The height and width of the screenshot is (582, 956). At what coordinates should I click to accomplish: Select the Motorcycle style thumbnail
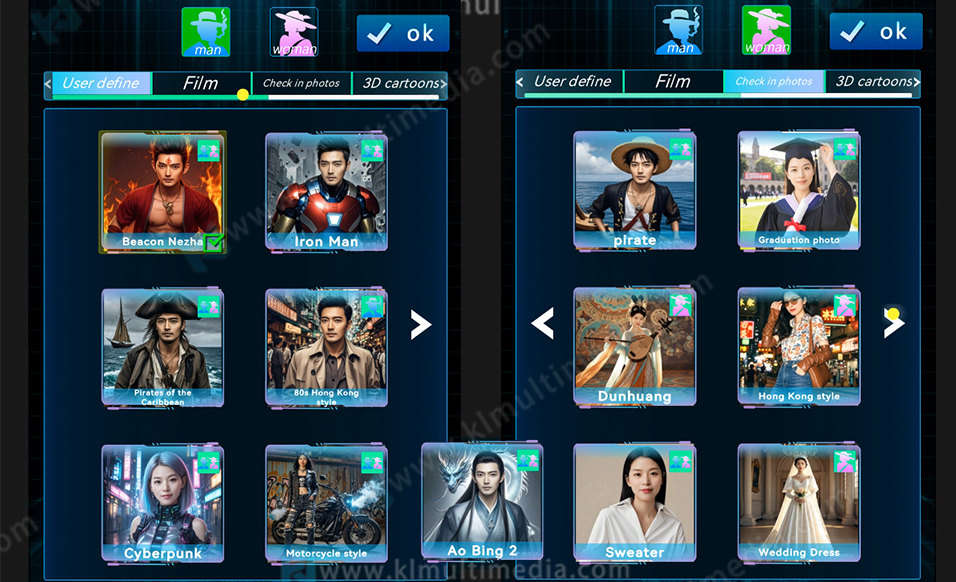pyautogui.click(x=326, y=501)
